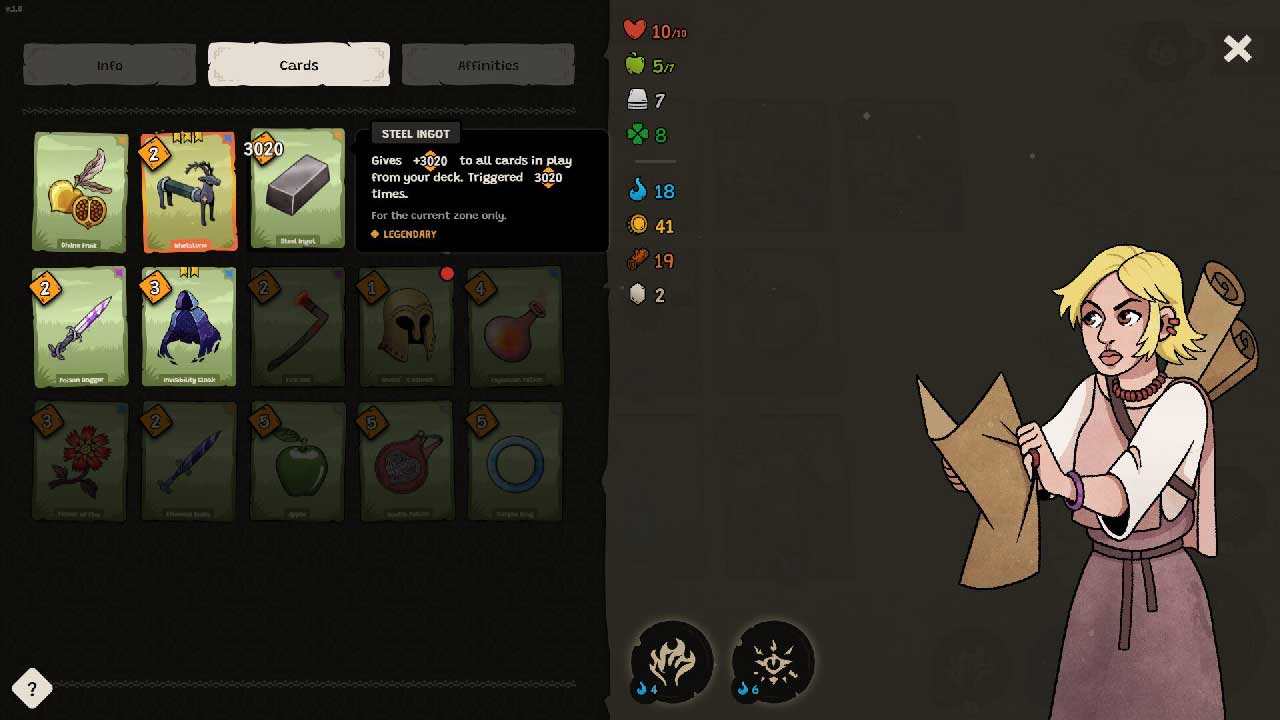The image size is (1280, 720).
Task: Use the radiant eye ability
Action: click(773, 660)
